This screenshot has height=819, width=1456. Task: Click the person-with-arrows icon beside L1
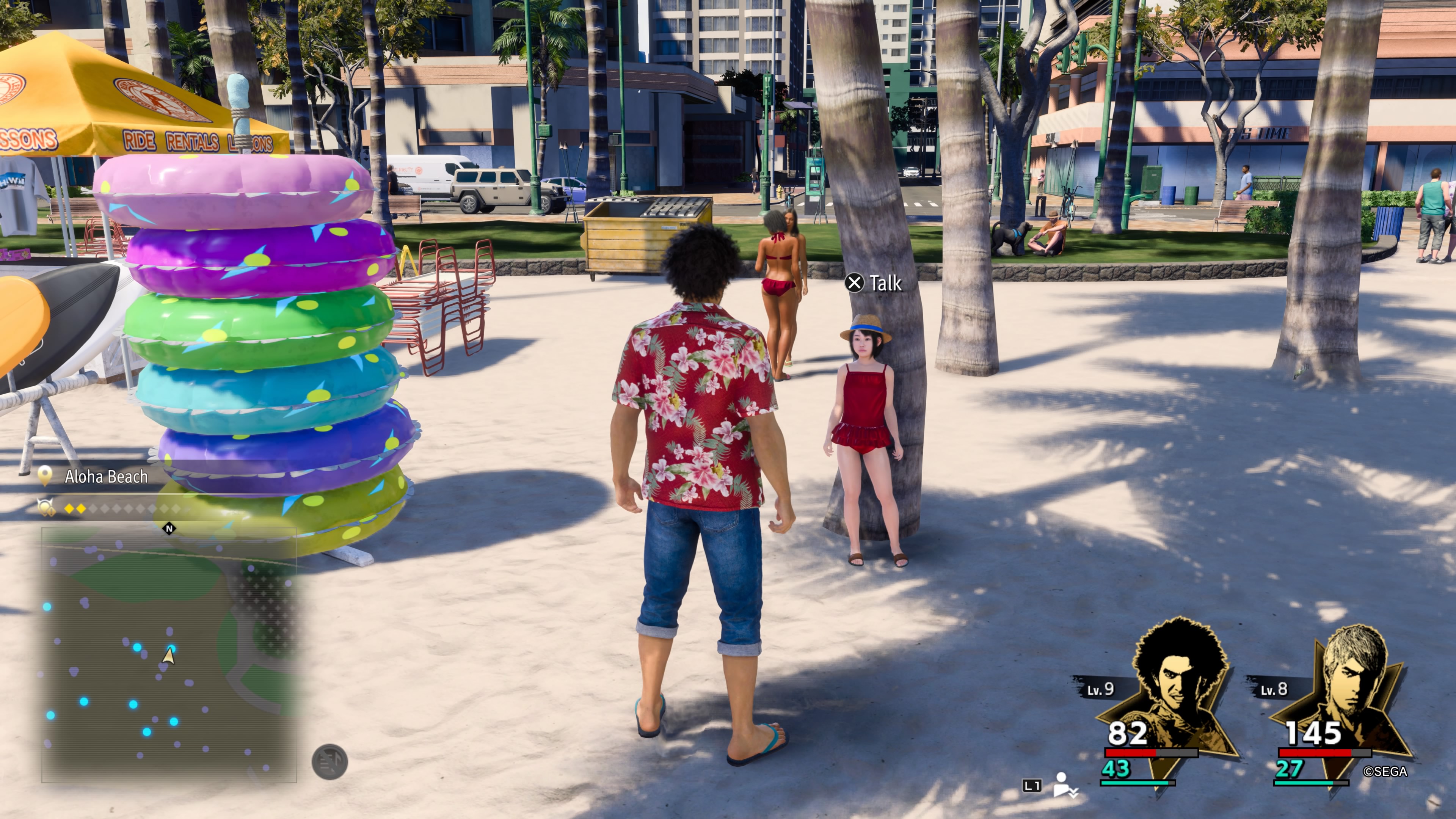(1064, 784)
